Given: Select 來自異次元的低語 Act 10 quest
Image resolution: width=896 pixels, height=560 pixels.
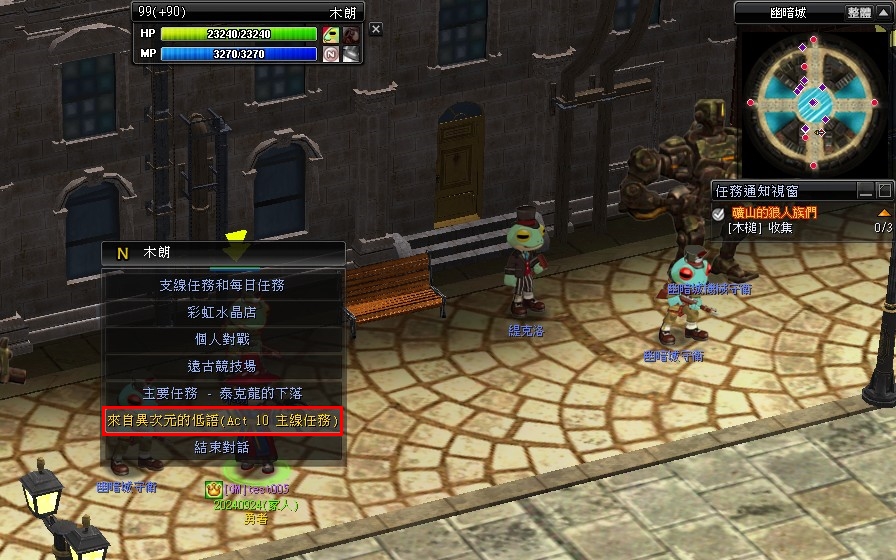Looking at the screenshot, I should [x=223, y=421].
